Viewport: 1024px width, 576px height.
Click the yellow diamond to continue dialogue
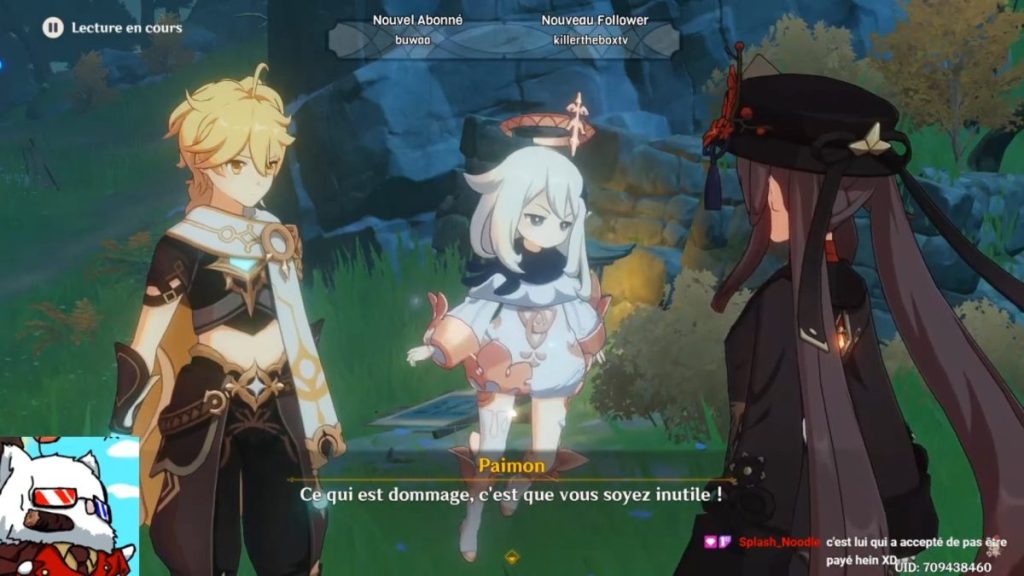(x=512, y=557)
